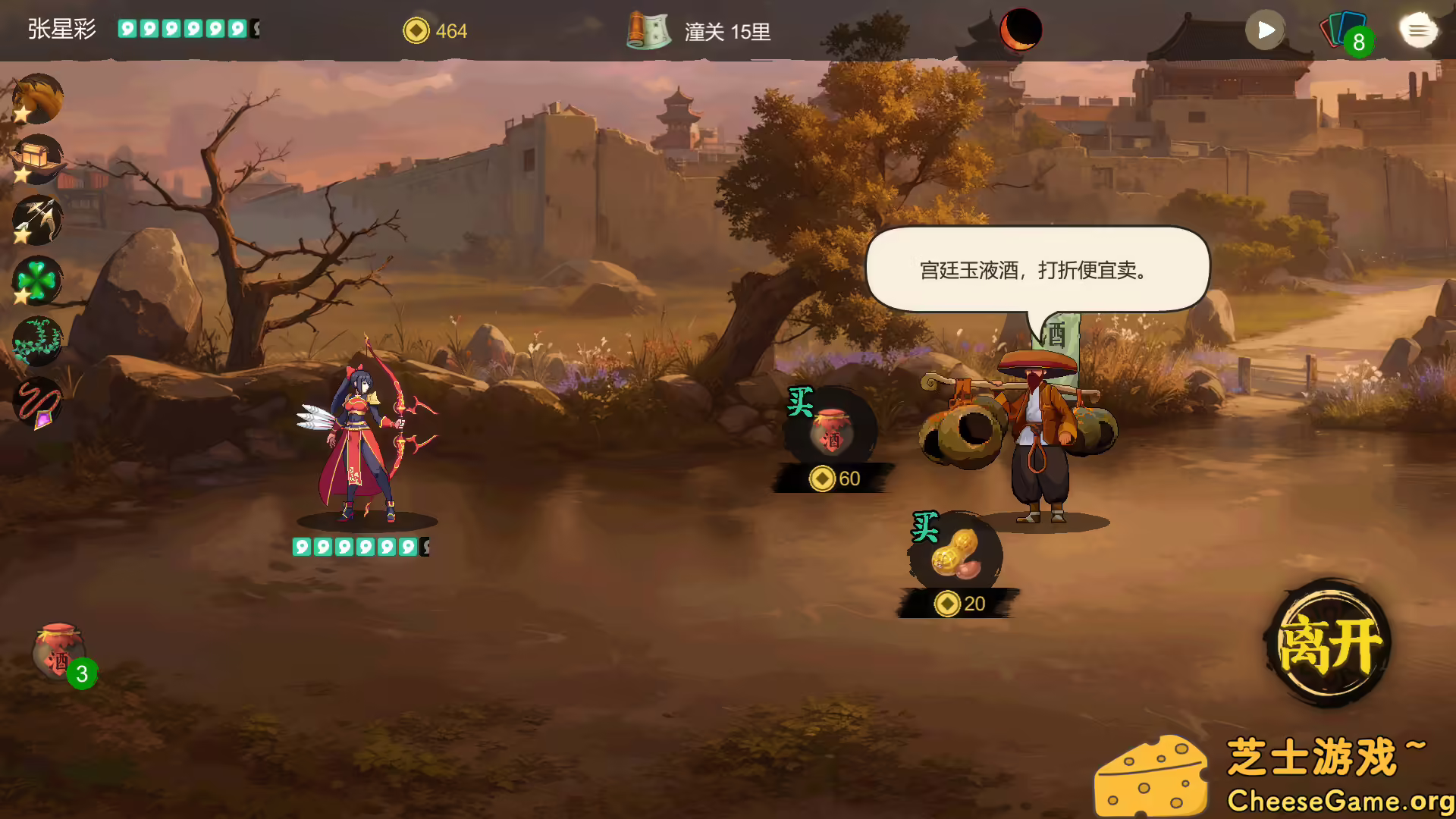The image size is (1456, 819).
Task: Select the green vine relic icon
Action: pyautogui.click(x=37, y=341)
